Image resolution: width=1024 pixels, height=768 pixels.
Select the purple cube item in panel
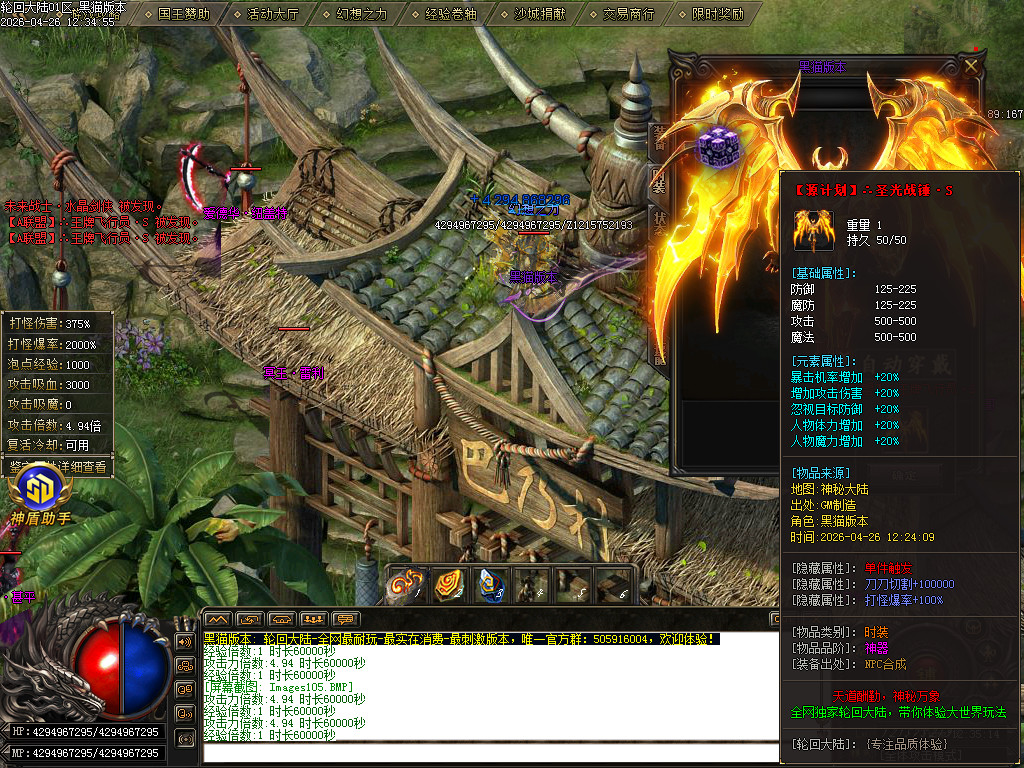[716, 148]
